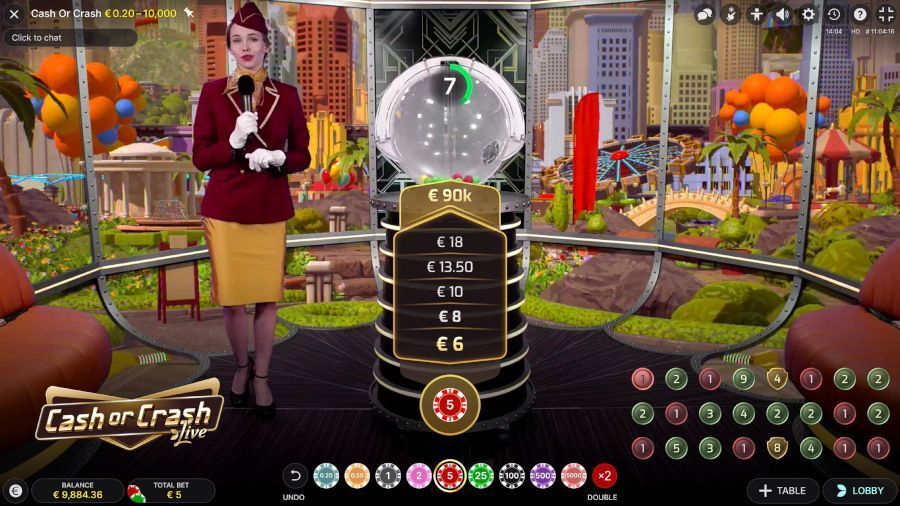Double the bet with ×2 button

[604, 476]
